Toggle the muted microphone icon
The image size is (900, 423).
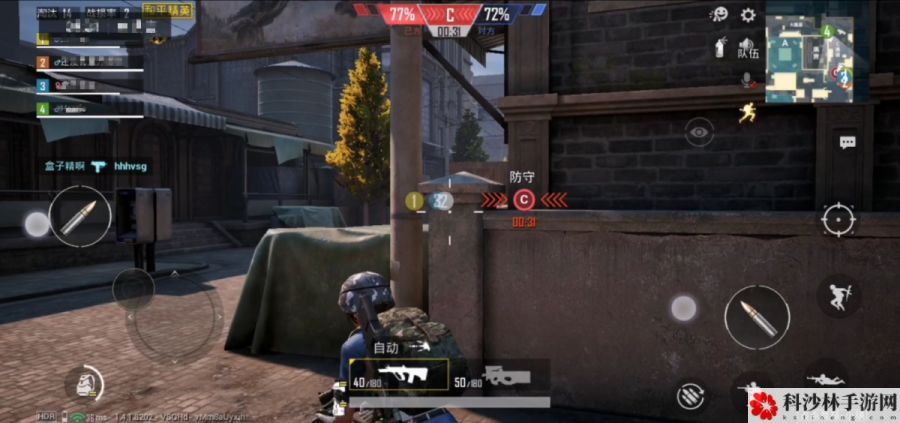pos(746,78)
